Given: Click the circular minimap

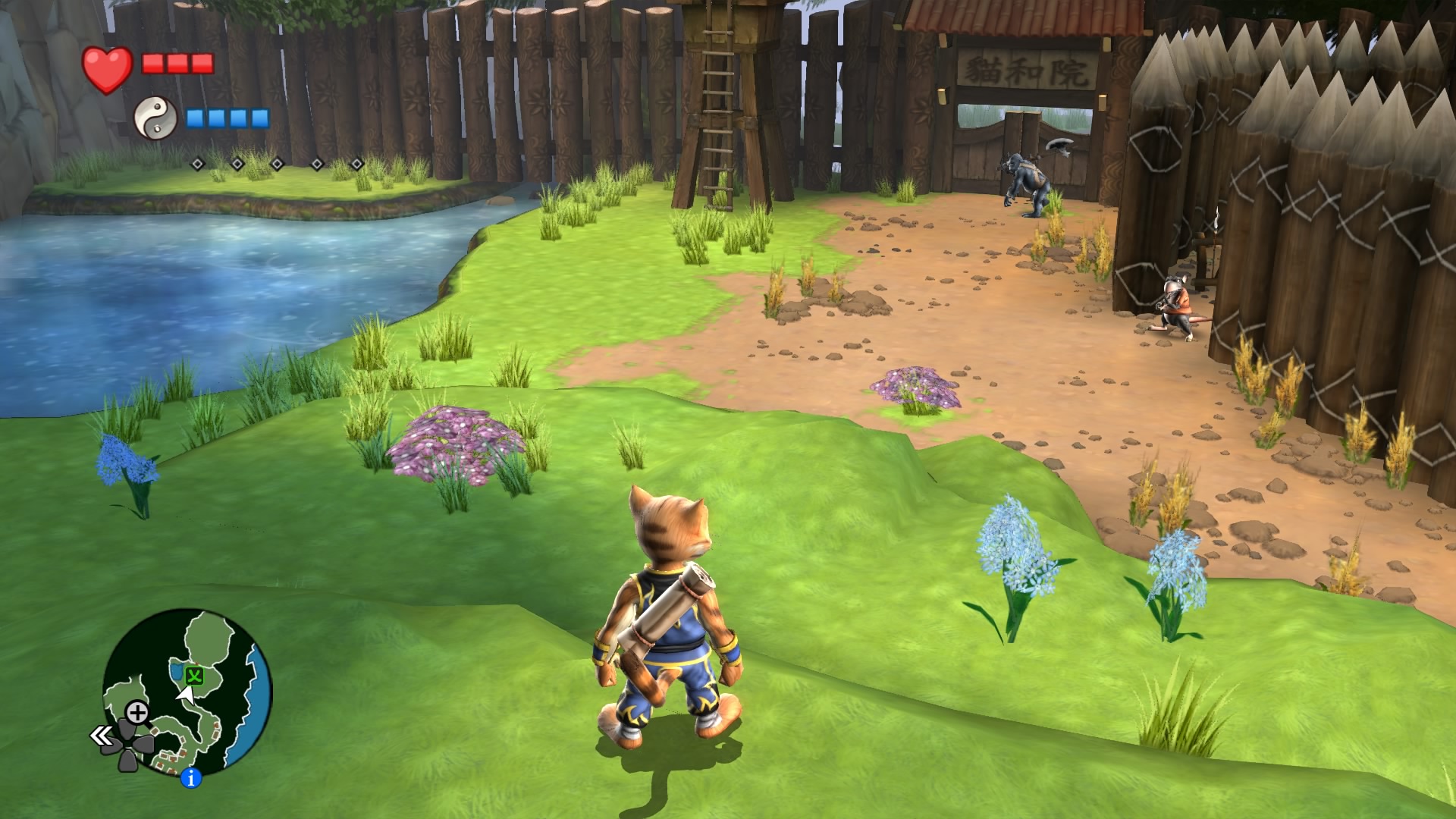Looking at the screenshot, I should pyautogui.click(x=187, y=692).
